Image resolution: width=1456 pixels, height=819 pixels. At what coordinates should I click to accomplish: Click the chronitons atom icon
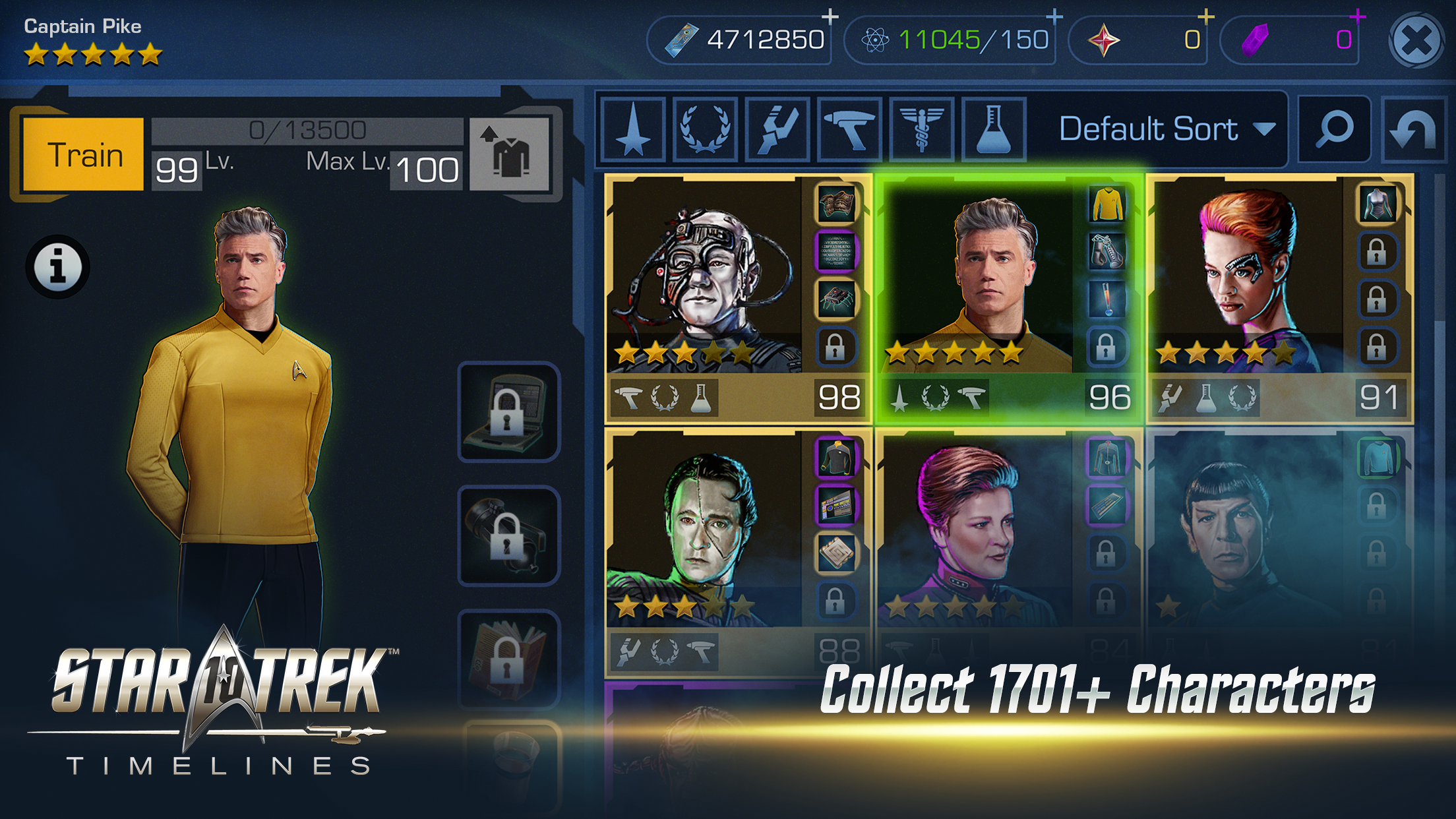tap(877, 40)
